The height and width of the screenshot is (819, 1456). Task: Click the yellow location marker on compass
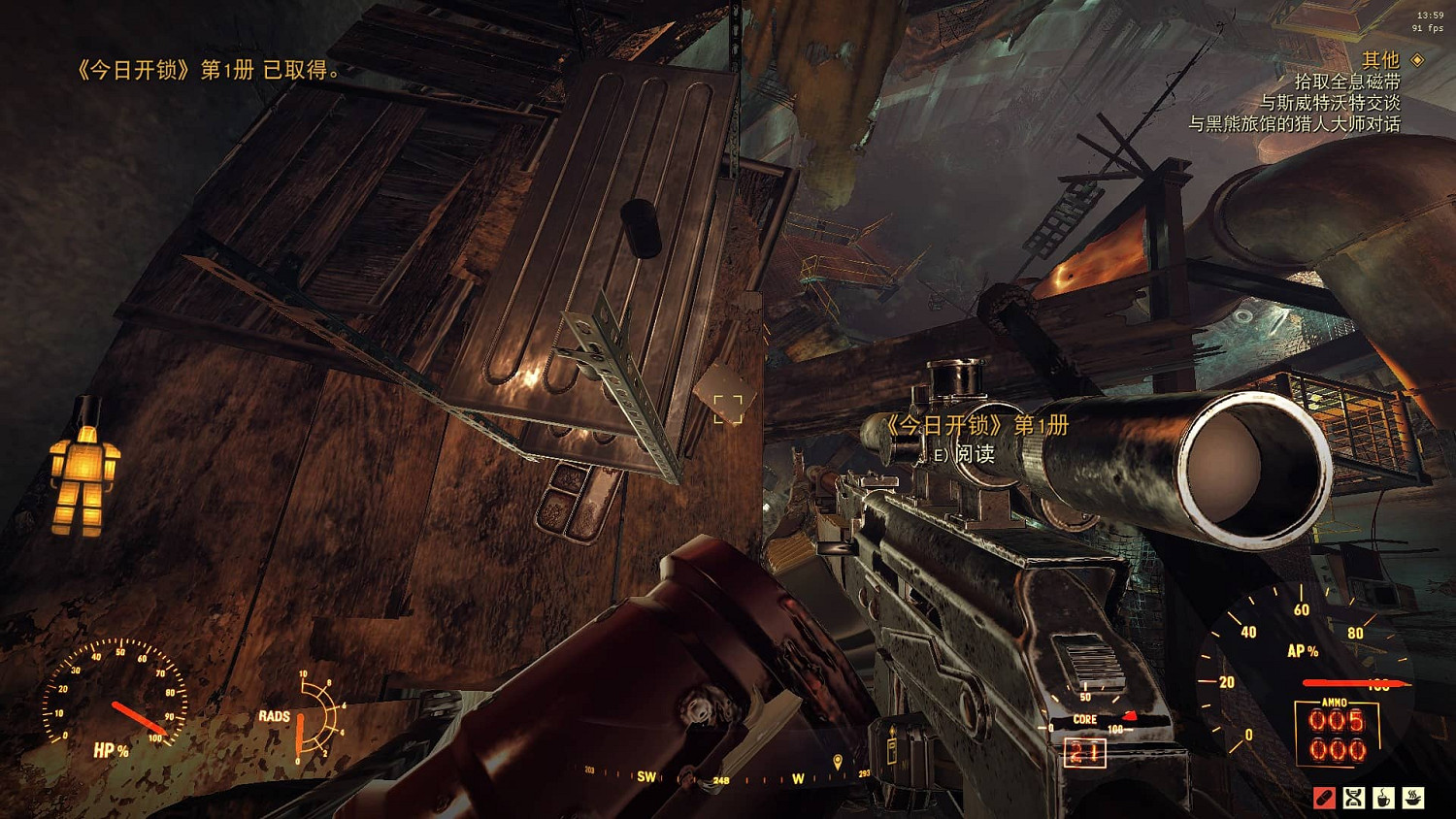838,763
